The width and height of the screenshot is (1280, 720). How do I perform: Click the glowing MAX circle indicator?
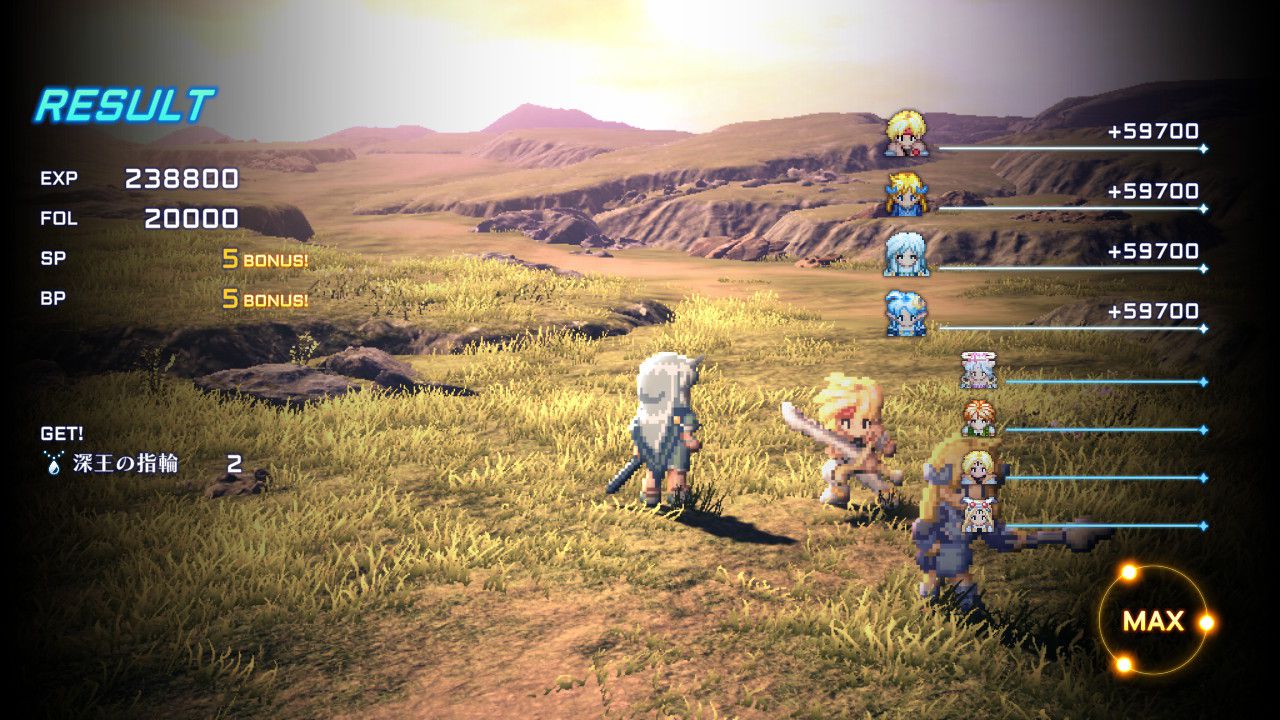[1153, 621]
